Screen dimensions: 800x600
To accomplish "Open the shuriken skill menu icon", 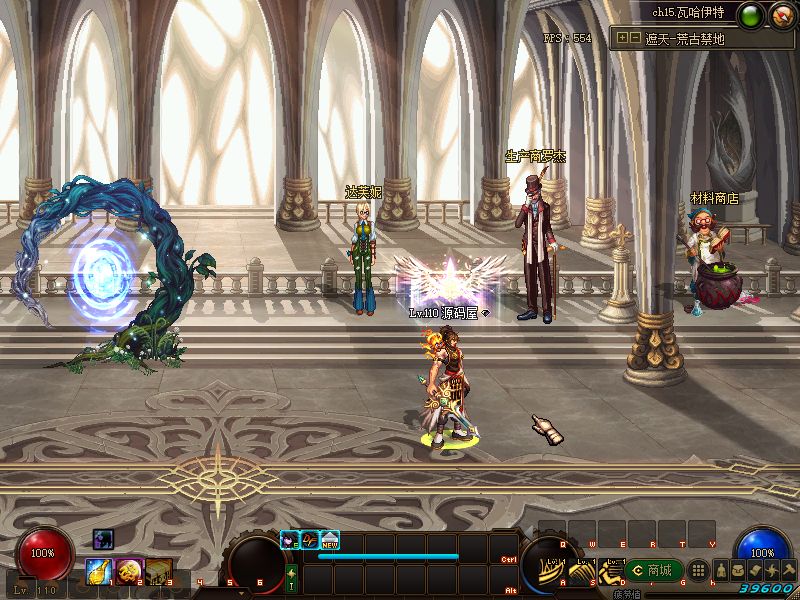I will pyautogui.click(x=771, y=570).
